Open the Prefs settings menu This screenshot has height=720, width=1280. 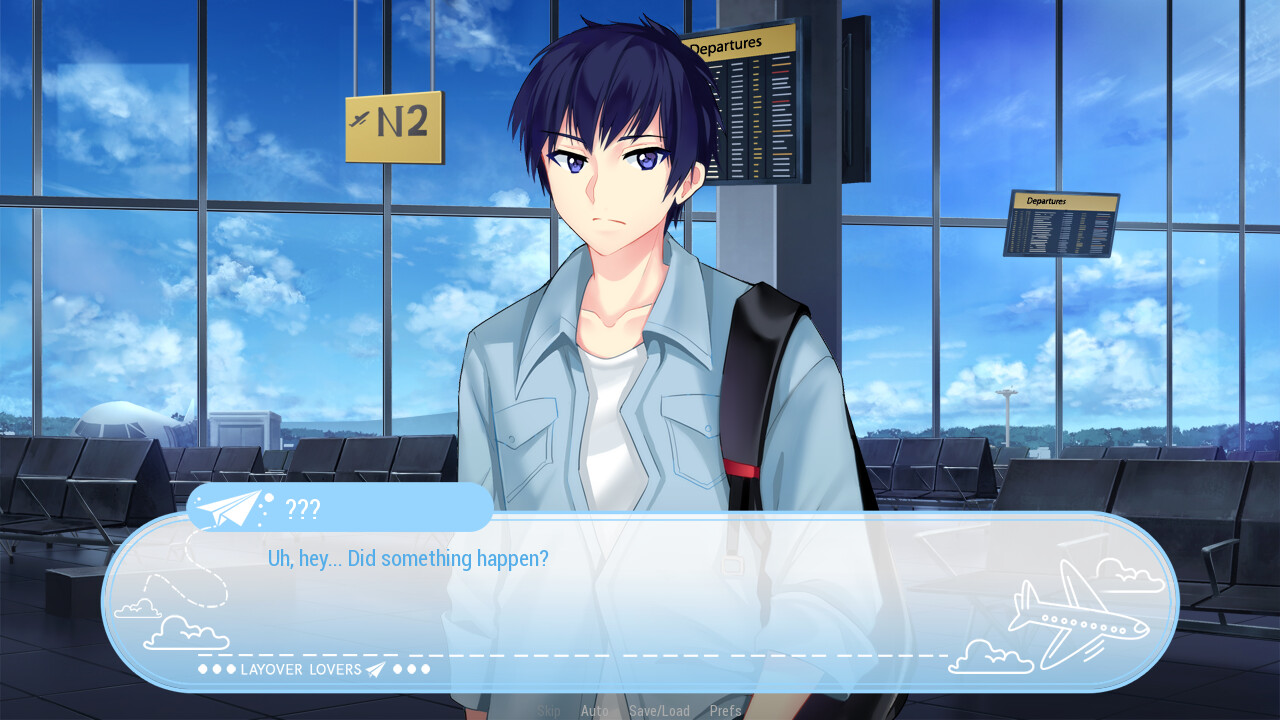coord(725,711)
